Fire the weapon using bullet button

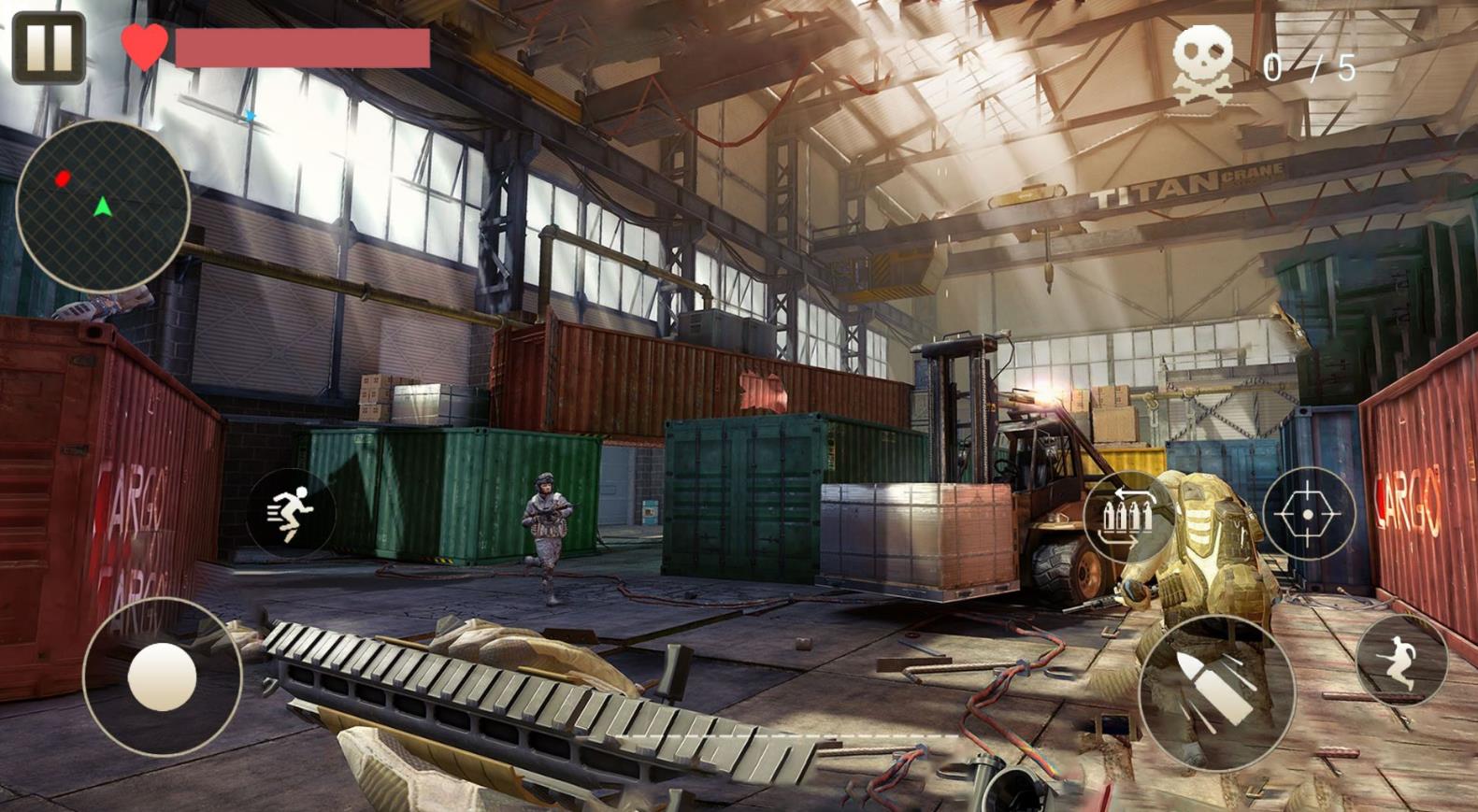[x=1216, y=692]
